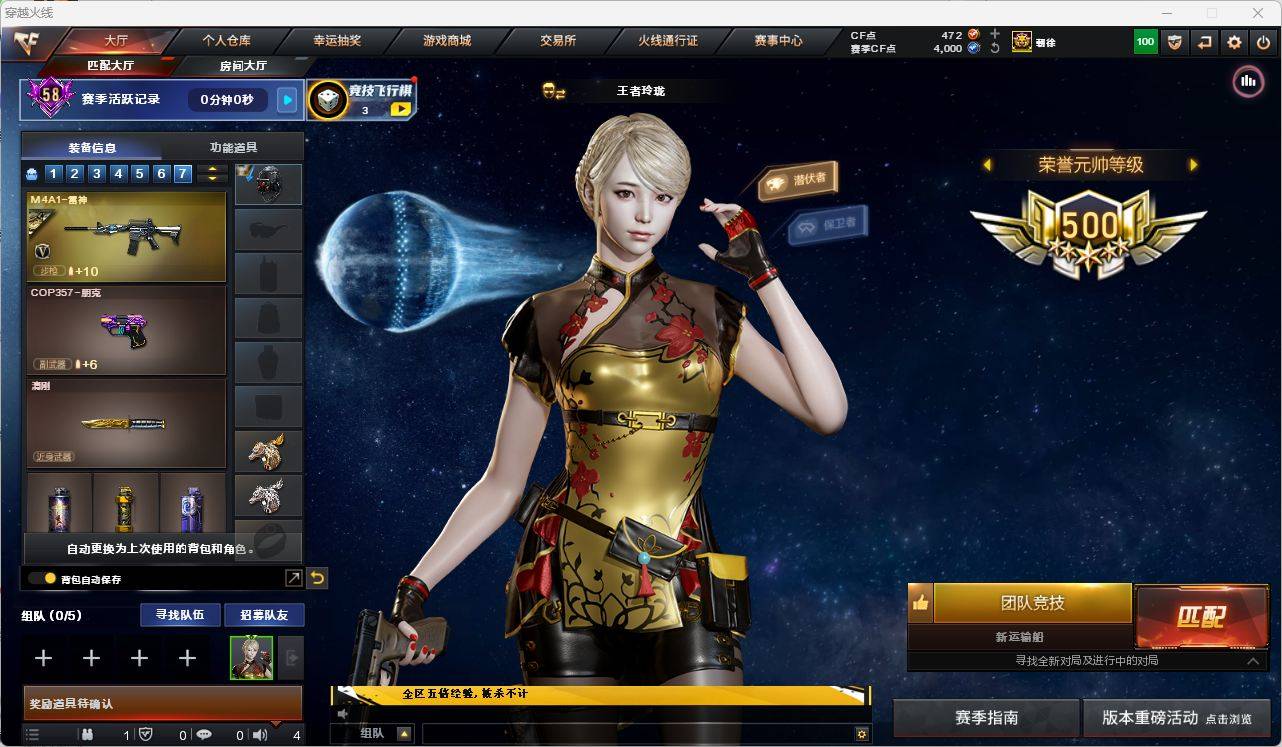Go to the 交易所 exchange tab

pyautogui.click(x=558, y=41)
